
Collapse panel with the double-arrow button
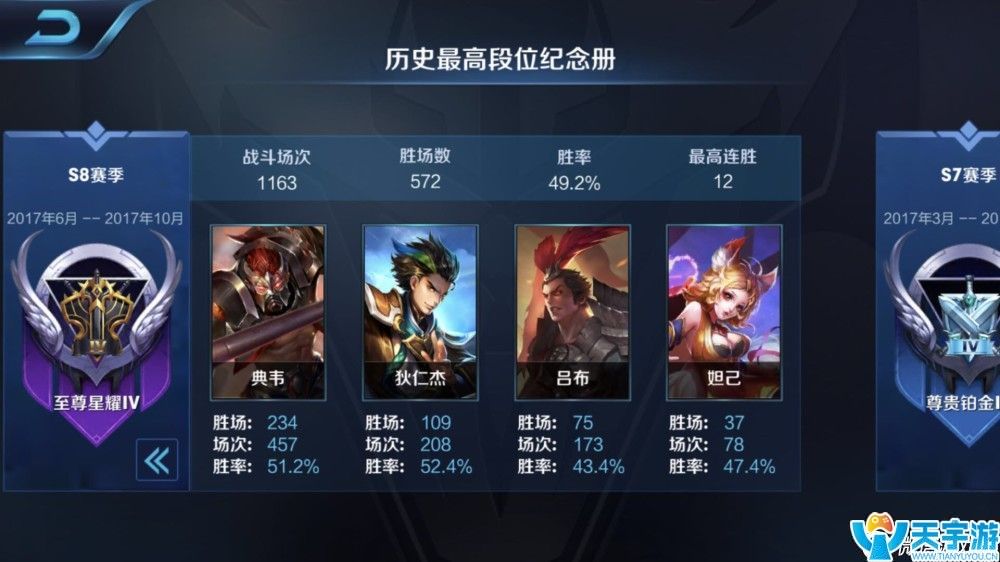[157, 459]
